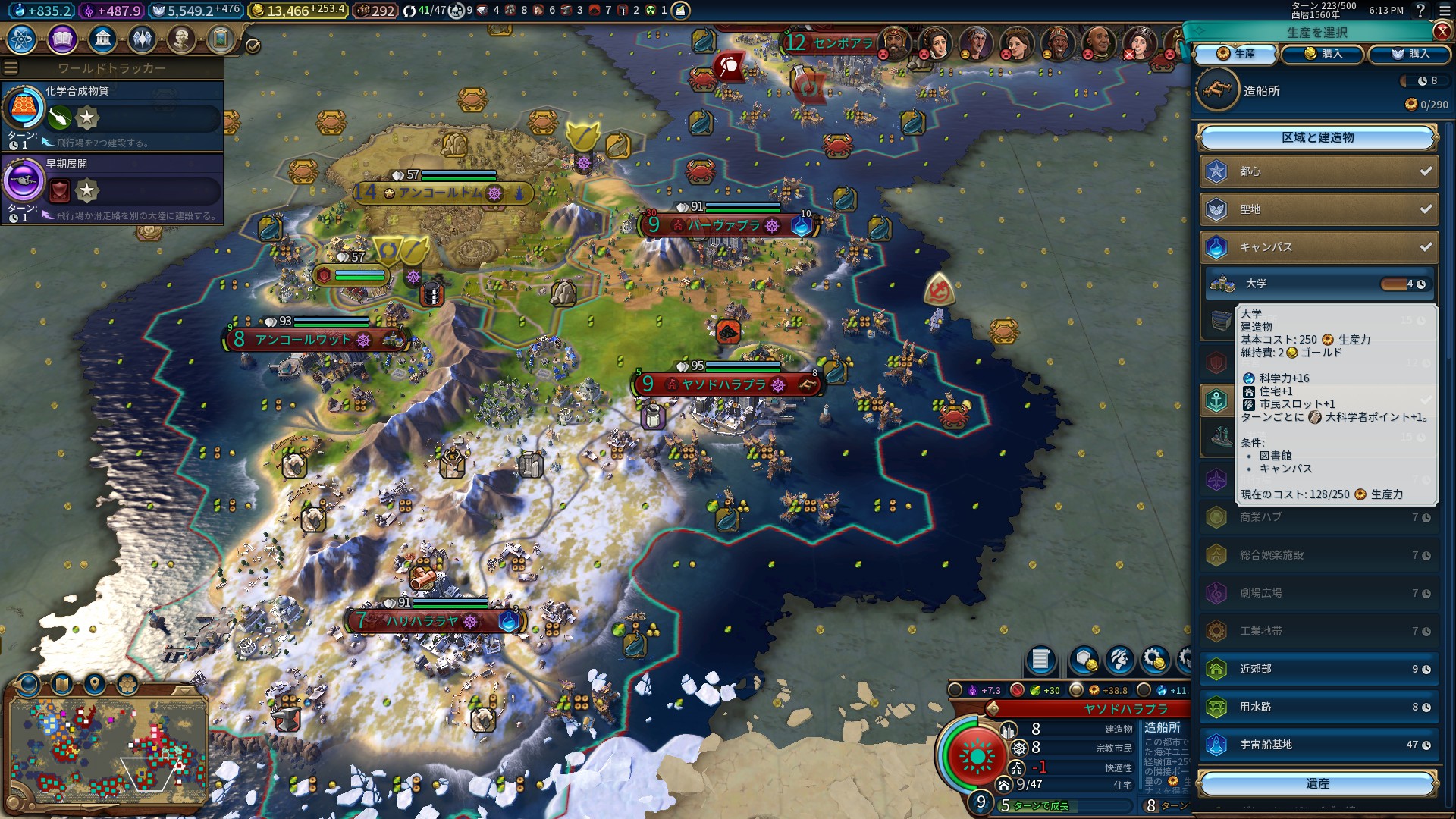This screenshot has width=1456, height=819.
Task: Choose the 近郊部 neighborhood district
Action: (1319, 669)
